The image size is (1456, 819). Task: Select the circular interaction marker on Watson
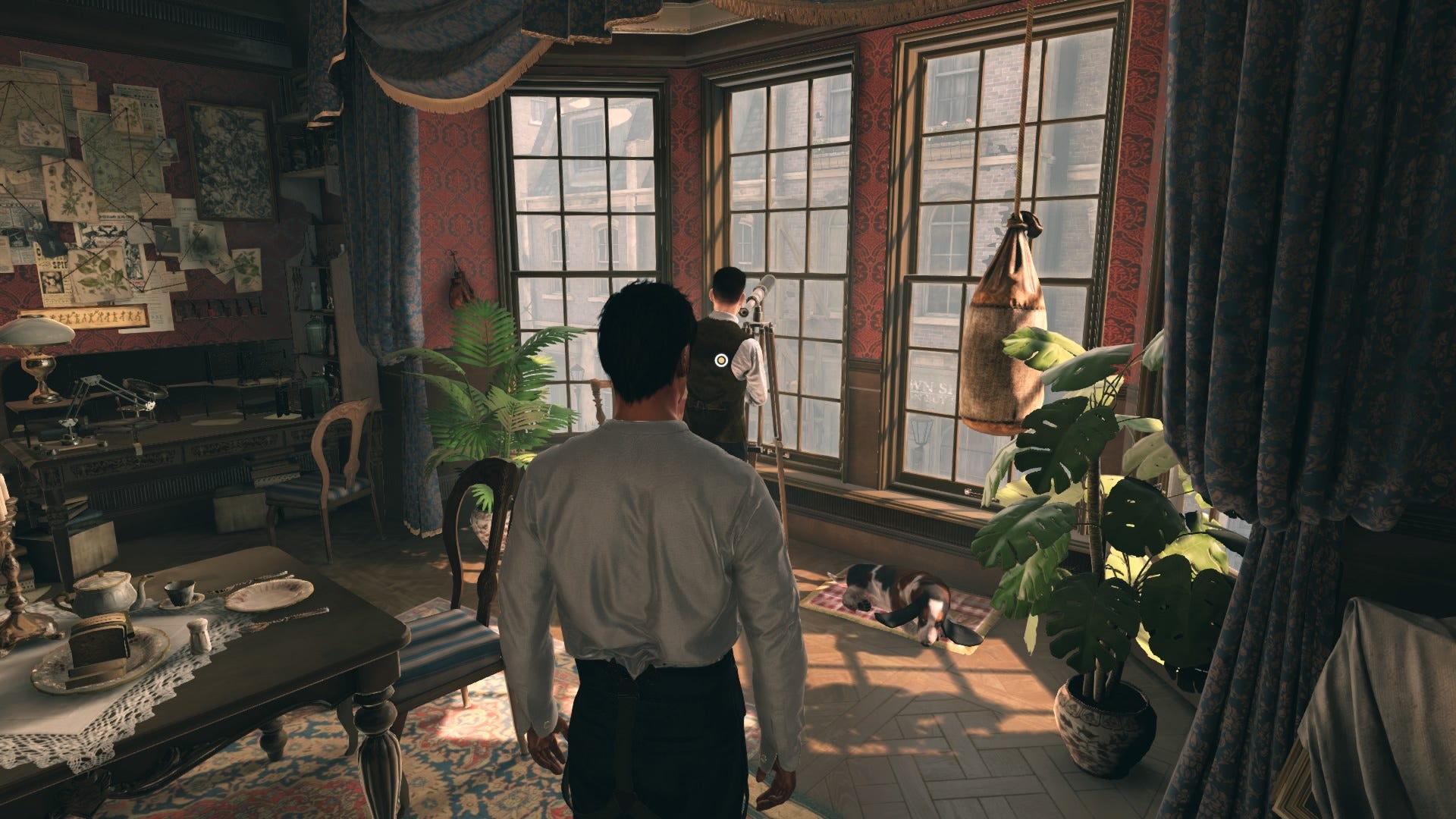(720, 360)
